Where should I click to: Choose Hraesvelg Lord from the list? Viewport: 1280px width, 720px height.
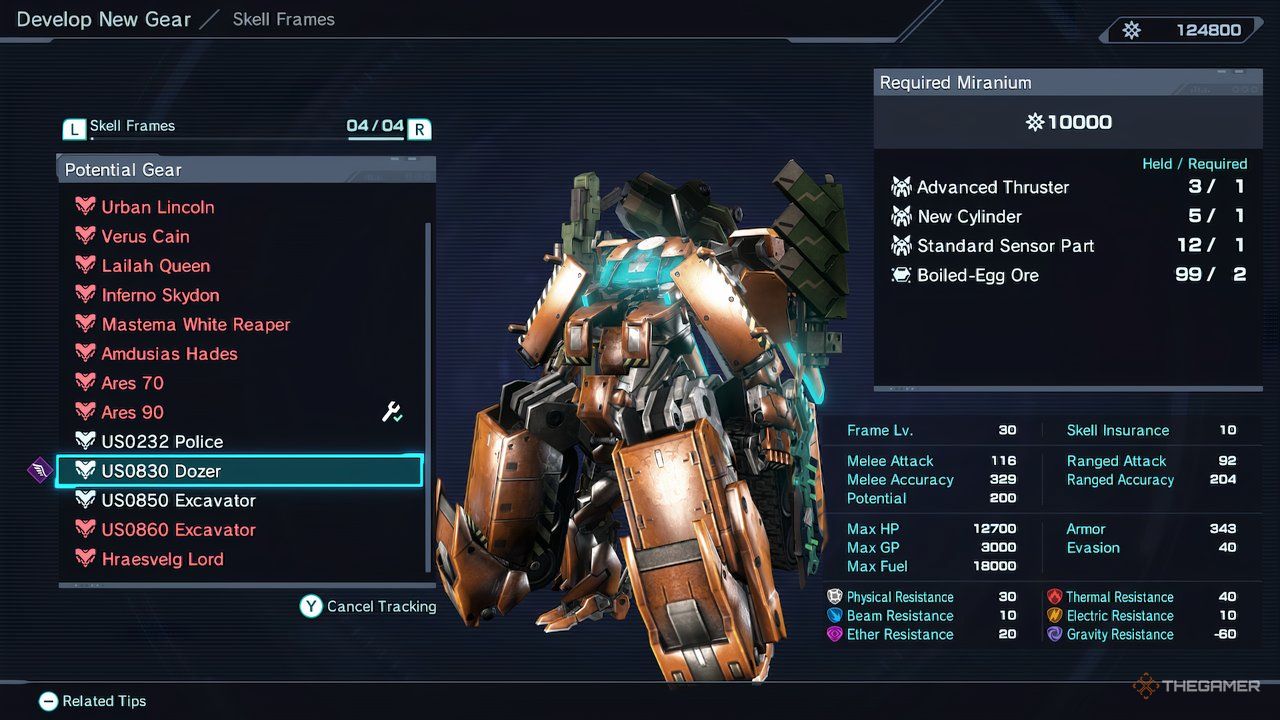pyautogui.click(x=162, y=559)
